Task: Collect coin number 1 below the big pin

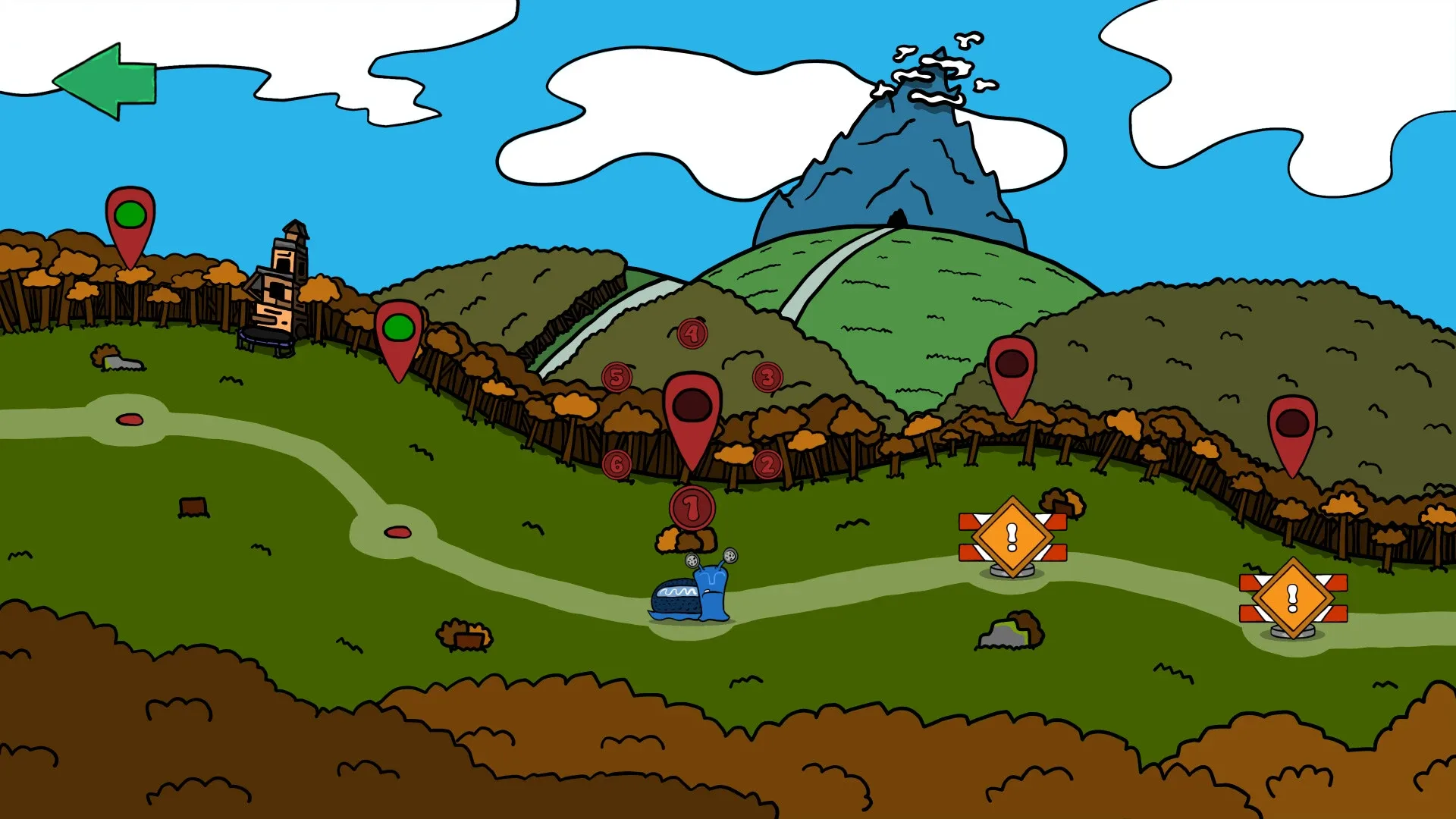Action: [691, 509]
